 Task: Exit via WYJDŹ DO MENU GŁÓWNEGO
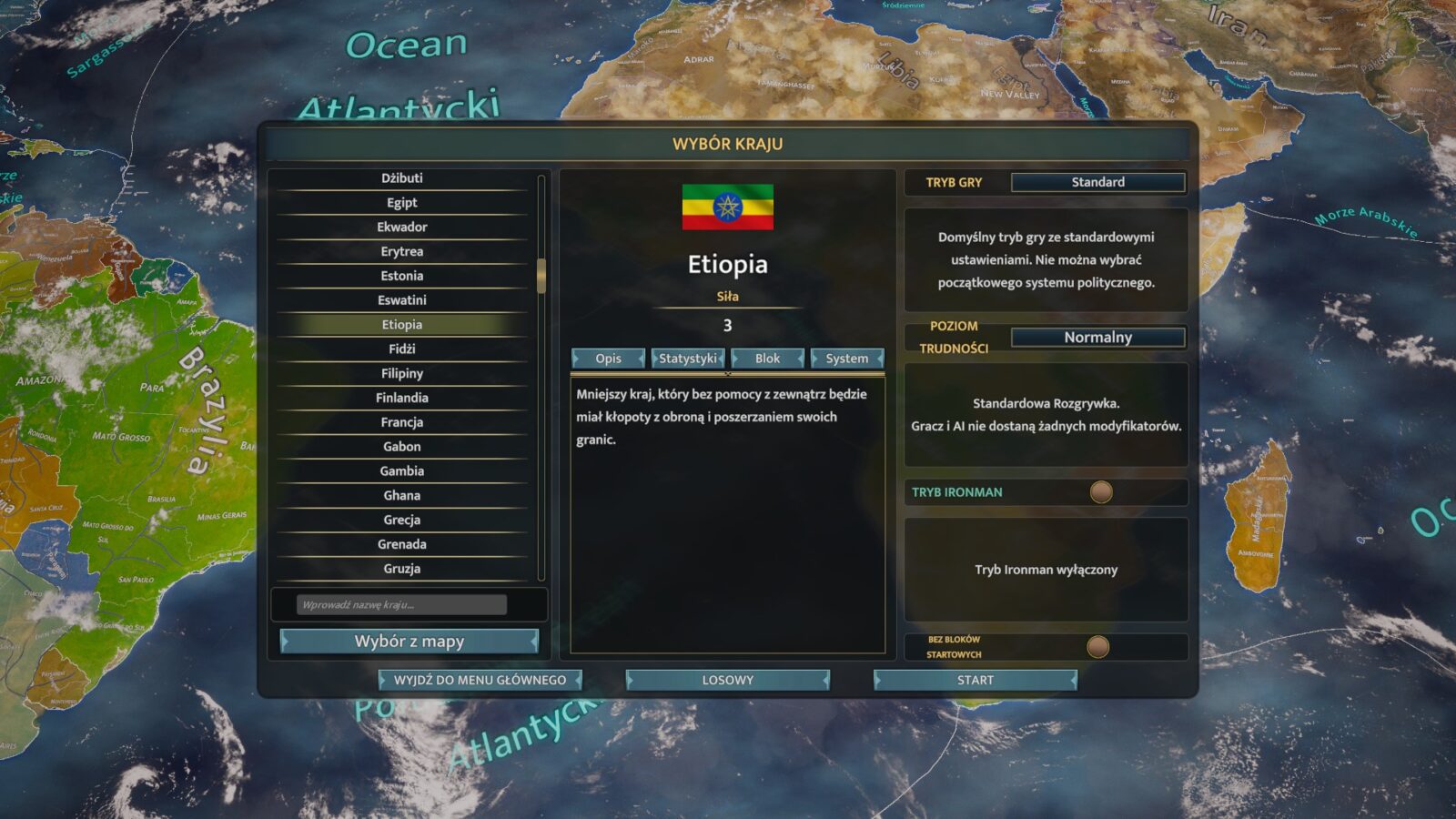coord(480,680)
